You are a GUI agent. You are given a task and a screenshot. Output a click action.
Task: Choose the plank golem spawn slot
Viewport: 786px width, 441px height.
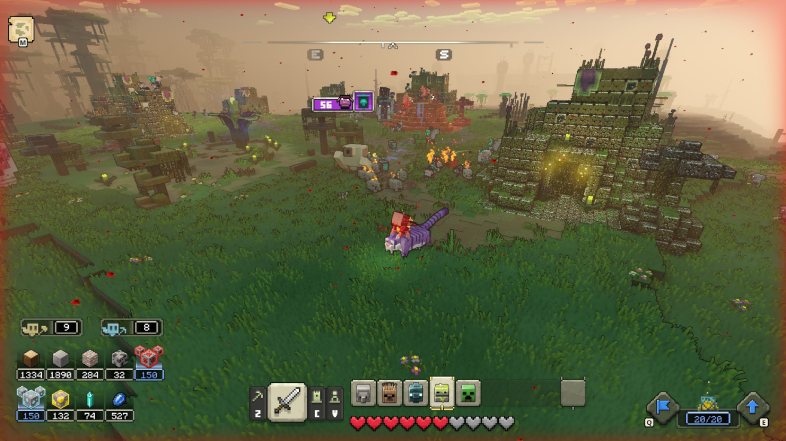(389, 392)
